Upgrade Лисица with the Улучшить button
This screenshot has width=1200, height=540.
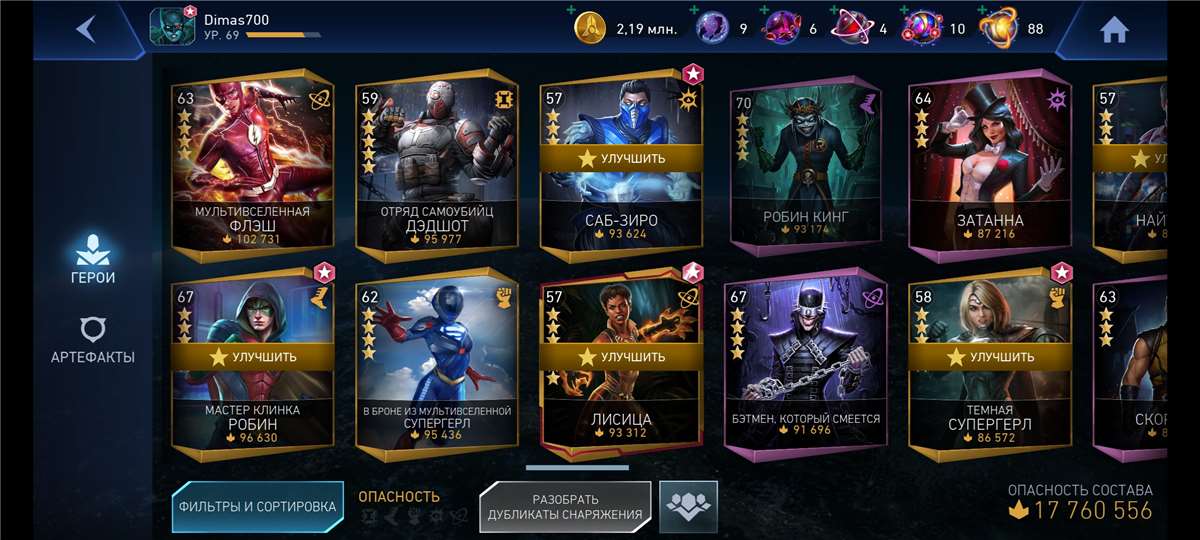[x=620, y=356]
